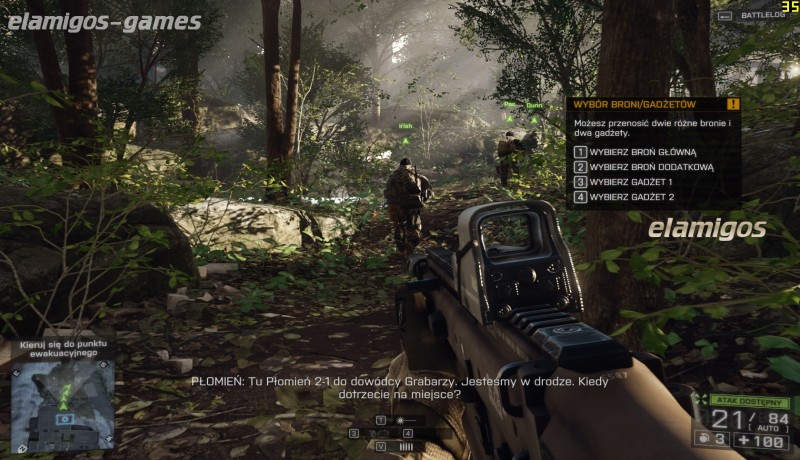This screenshot has width=800, height=460.
Task: Click the yellow exclamation hint icon
Action: (733, 104)
